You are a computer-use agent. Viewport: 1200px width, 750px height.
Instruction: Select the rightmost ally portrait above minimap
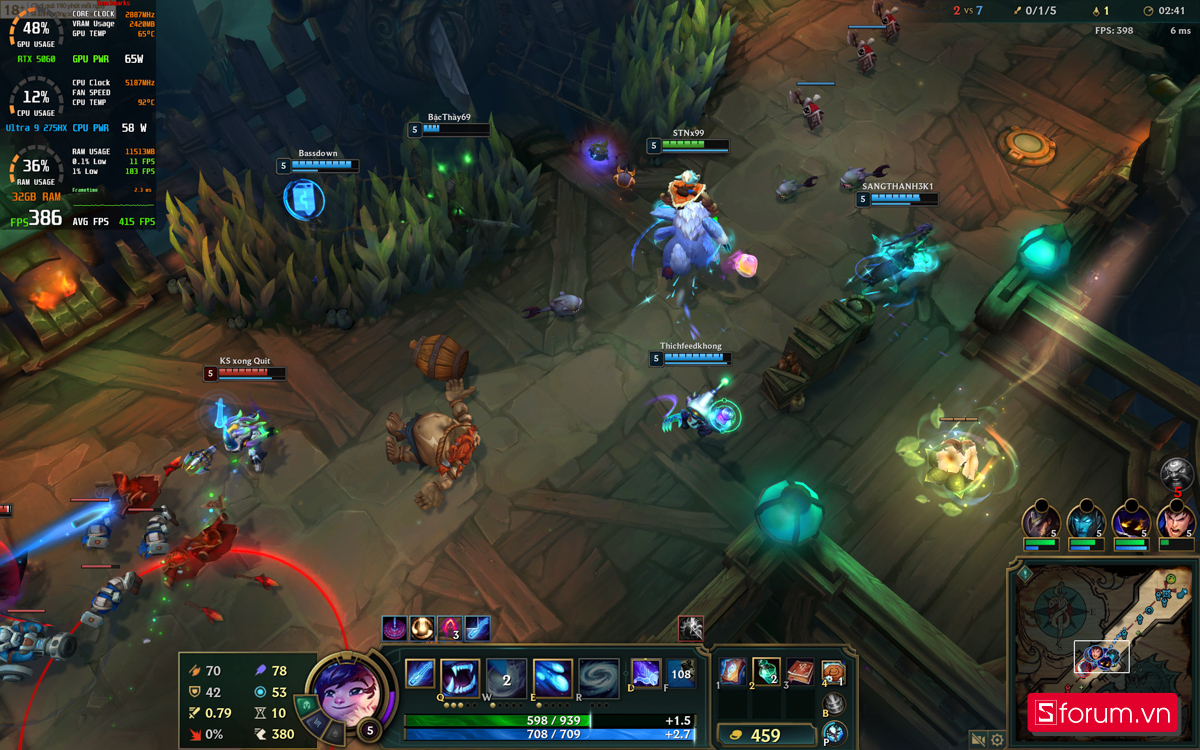click(1176, 521)
